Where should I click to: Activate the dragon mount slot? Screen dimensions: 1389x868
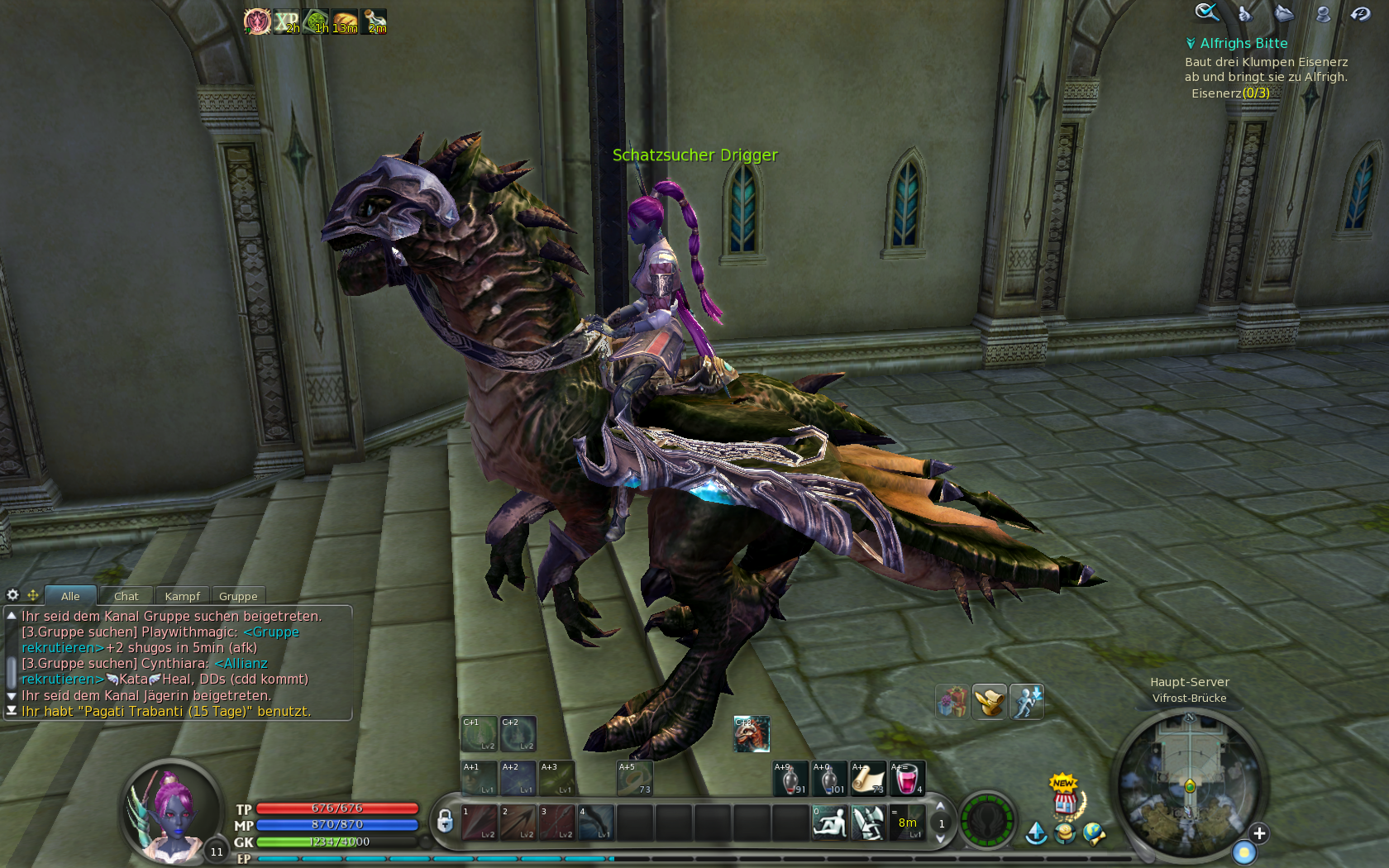click(752, 734)
